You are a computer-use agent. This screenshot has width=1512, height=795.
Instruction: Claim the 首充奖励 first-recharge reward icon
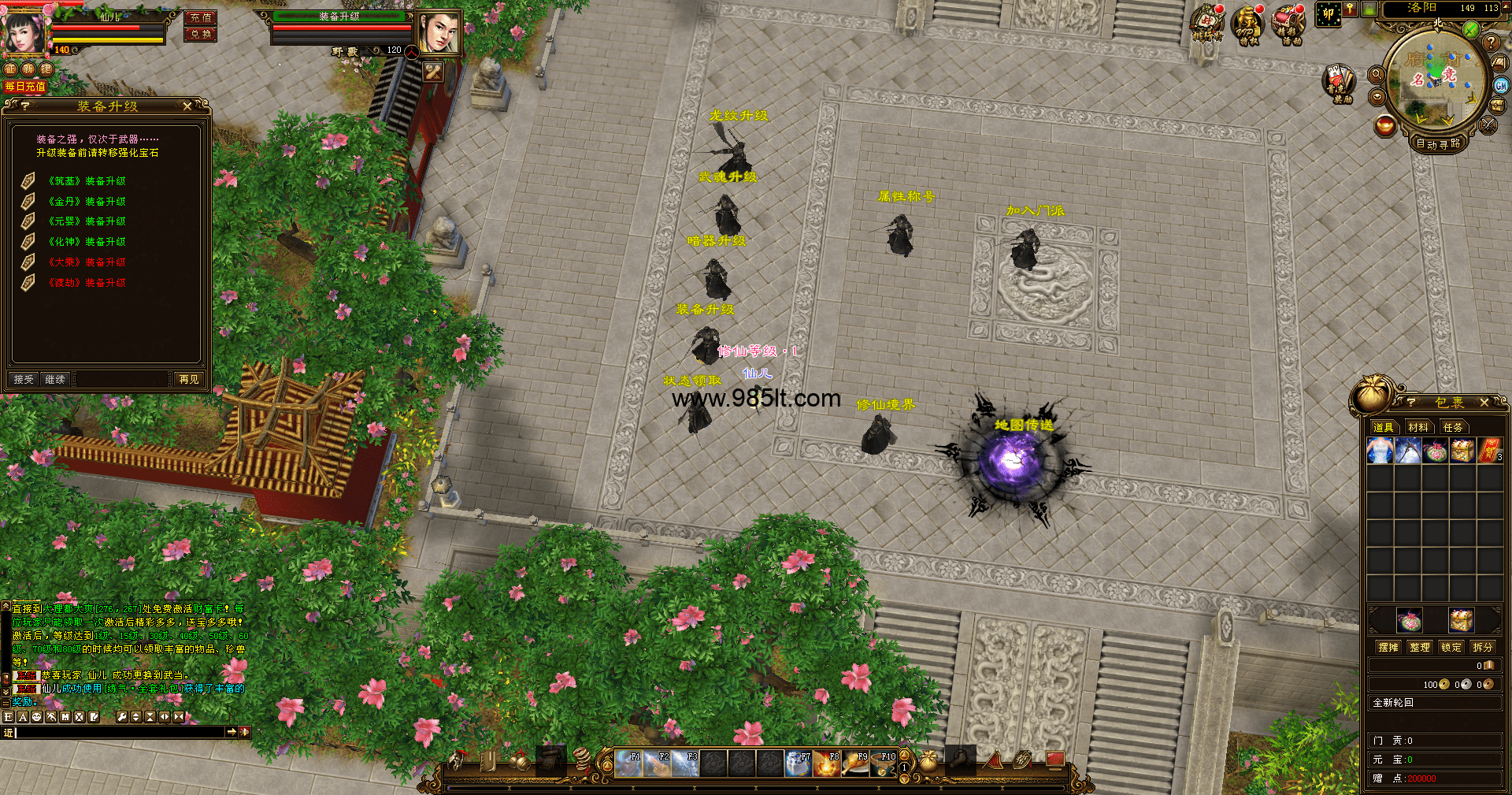coord(1338,83)
